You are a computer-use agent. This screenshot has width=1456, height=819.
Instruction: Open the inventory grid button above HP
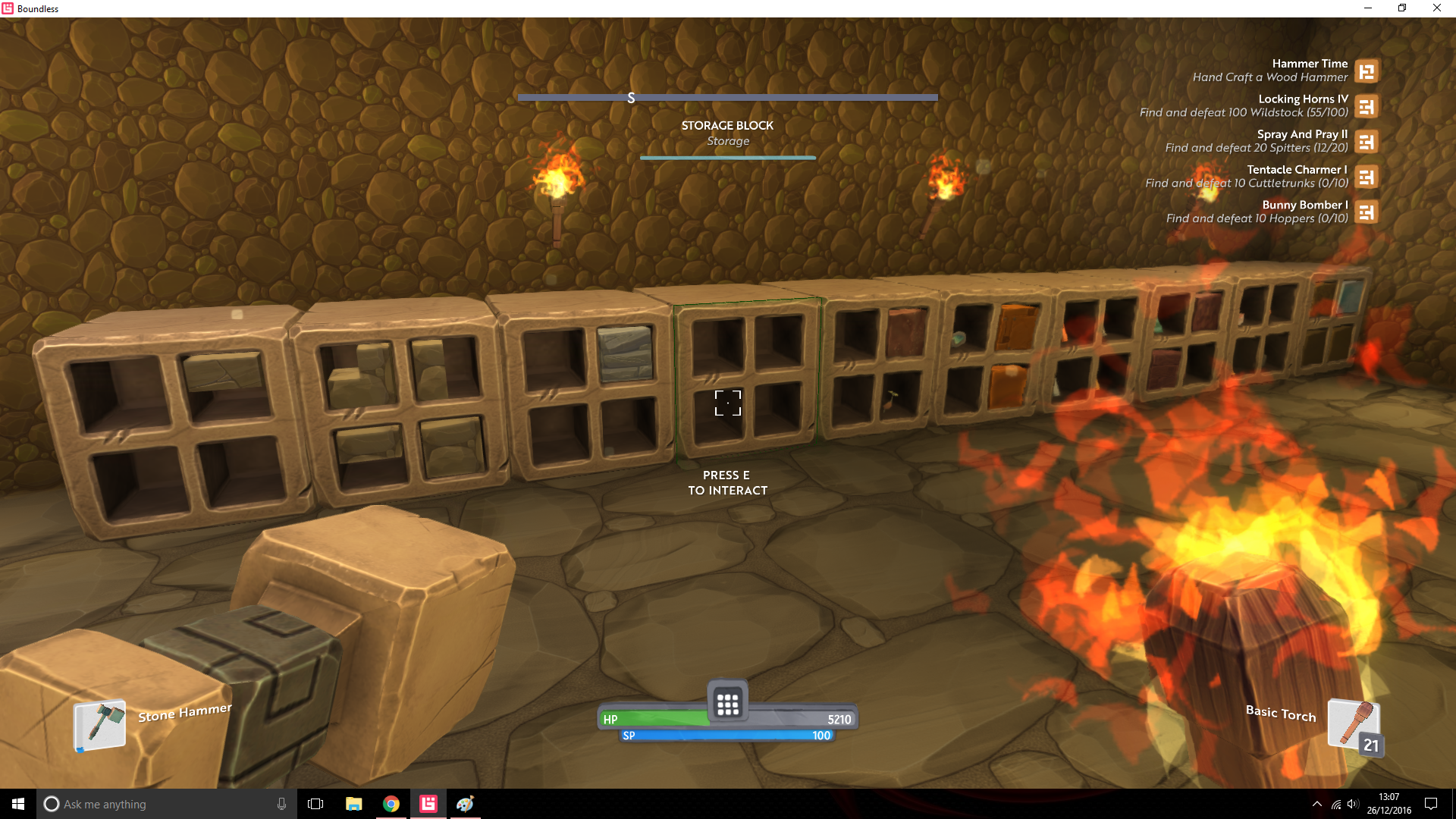click(727, 704)
